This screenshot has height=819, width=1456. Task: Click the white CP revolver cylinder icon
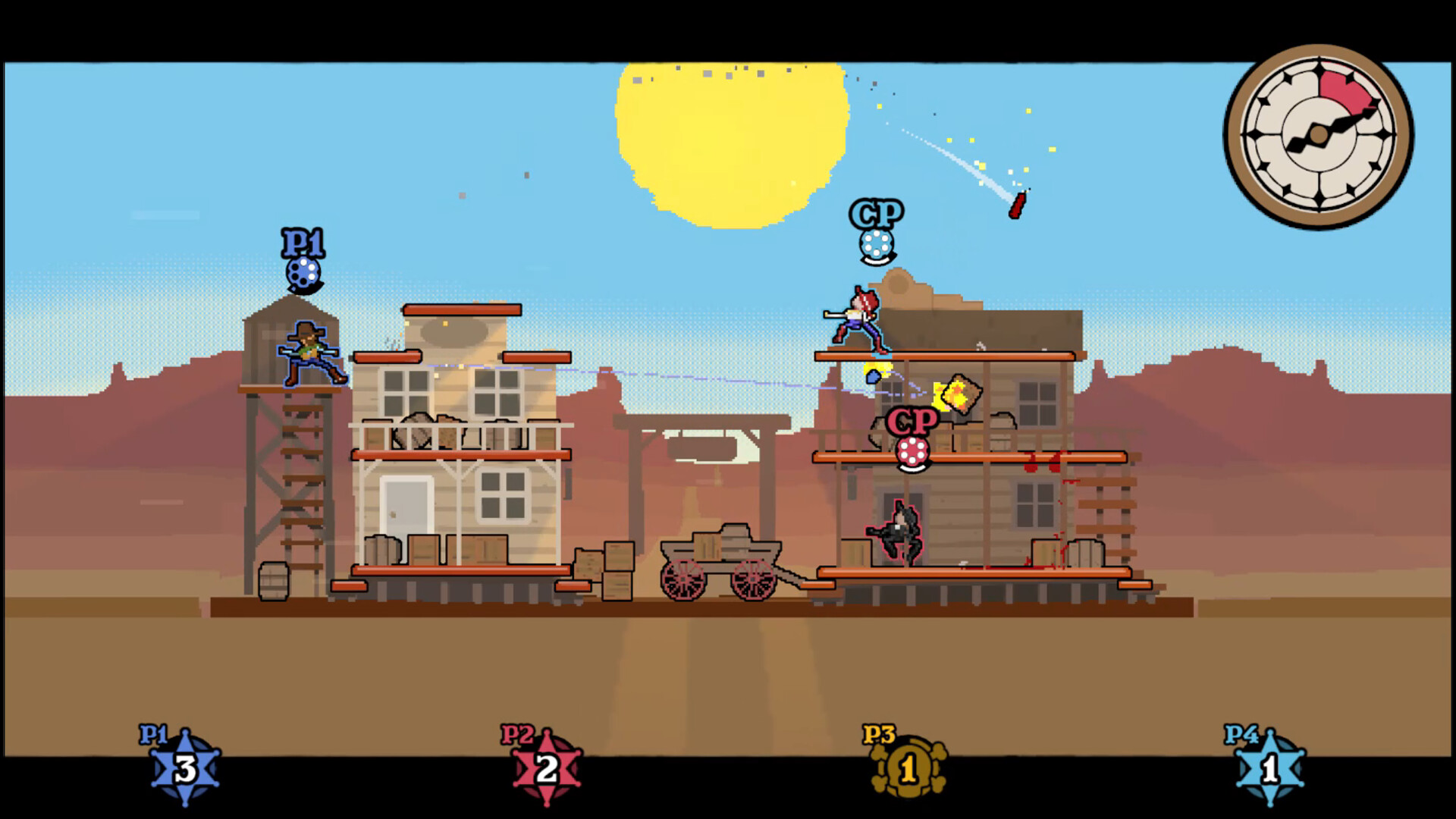pyautogui.click(x=876, y=244)
